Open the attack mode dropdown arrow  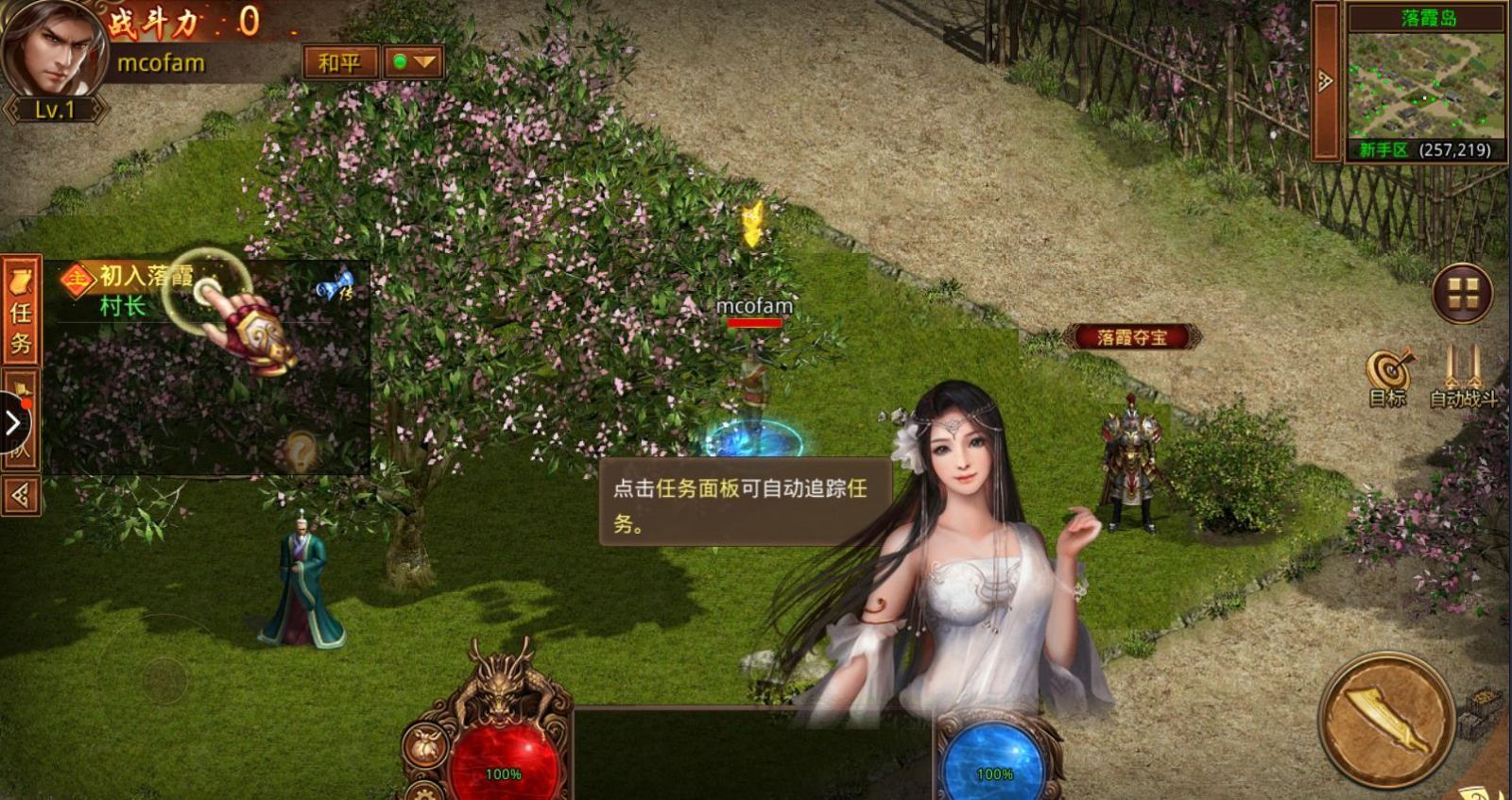[427, 60]
